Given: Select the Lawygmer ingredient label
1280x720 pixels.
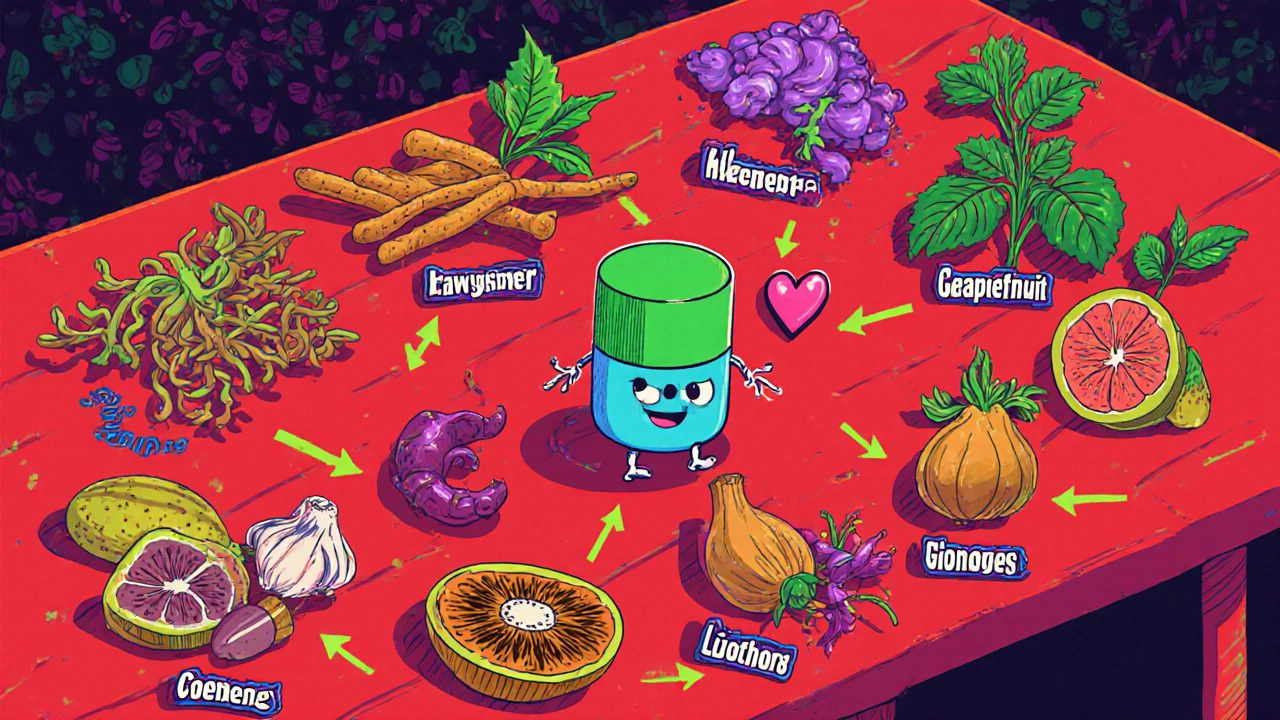Looking at the screenshot, I should point(482,284).
